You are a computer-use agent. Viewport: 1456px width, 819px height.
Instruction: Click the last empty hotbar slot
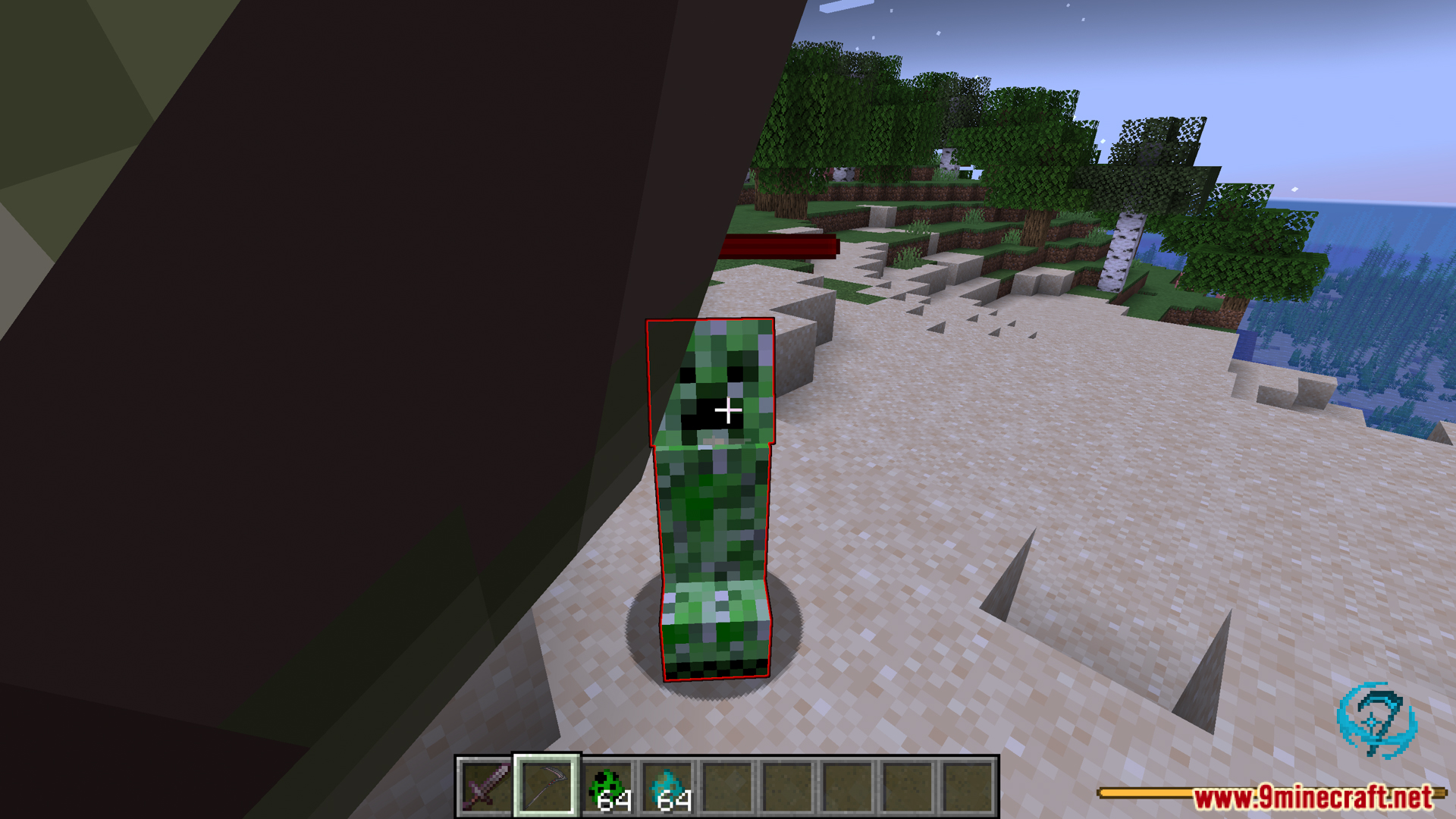click(x=967, y=787)
